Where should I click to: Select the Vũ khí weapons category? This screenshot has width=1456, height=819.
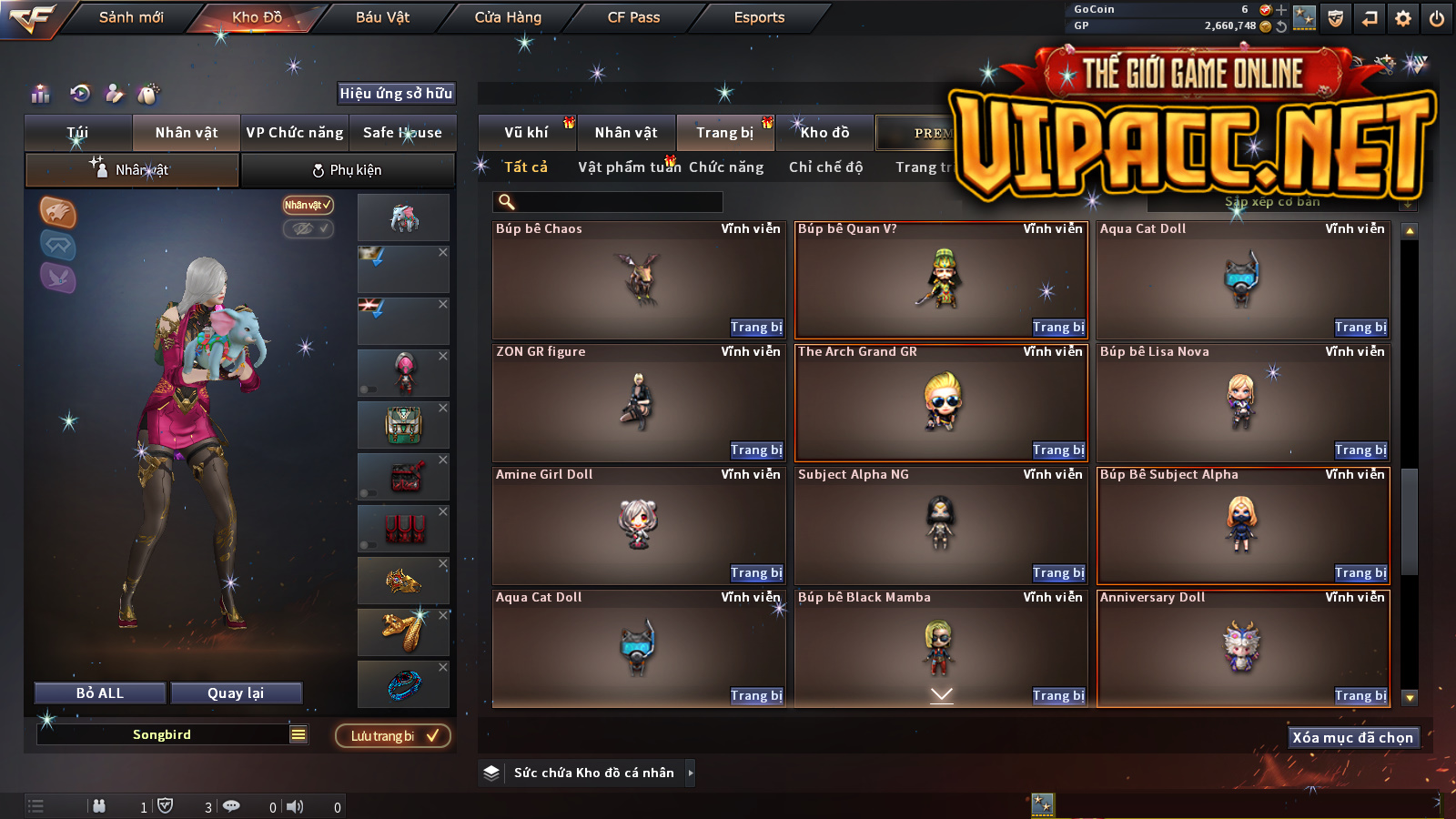[527, 133]
